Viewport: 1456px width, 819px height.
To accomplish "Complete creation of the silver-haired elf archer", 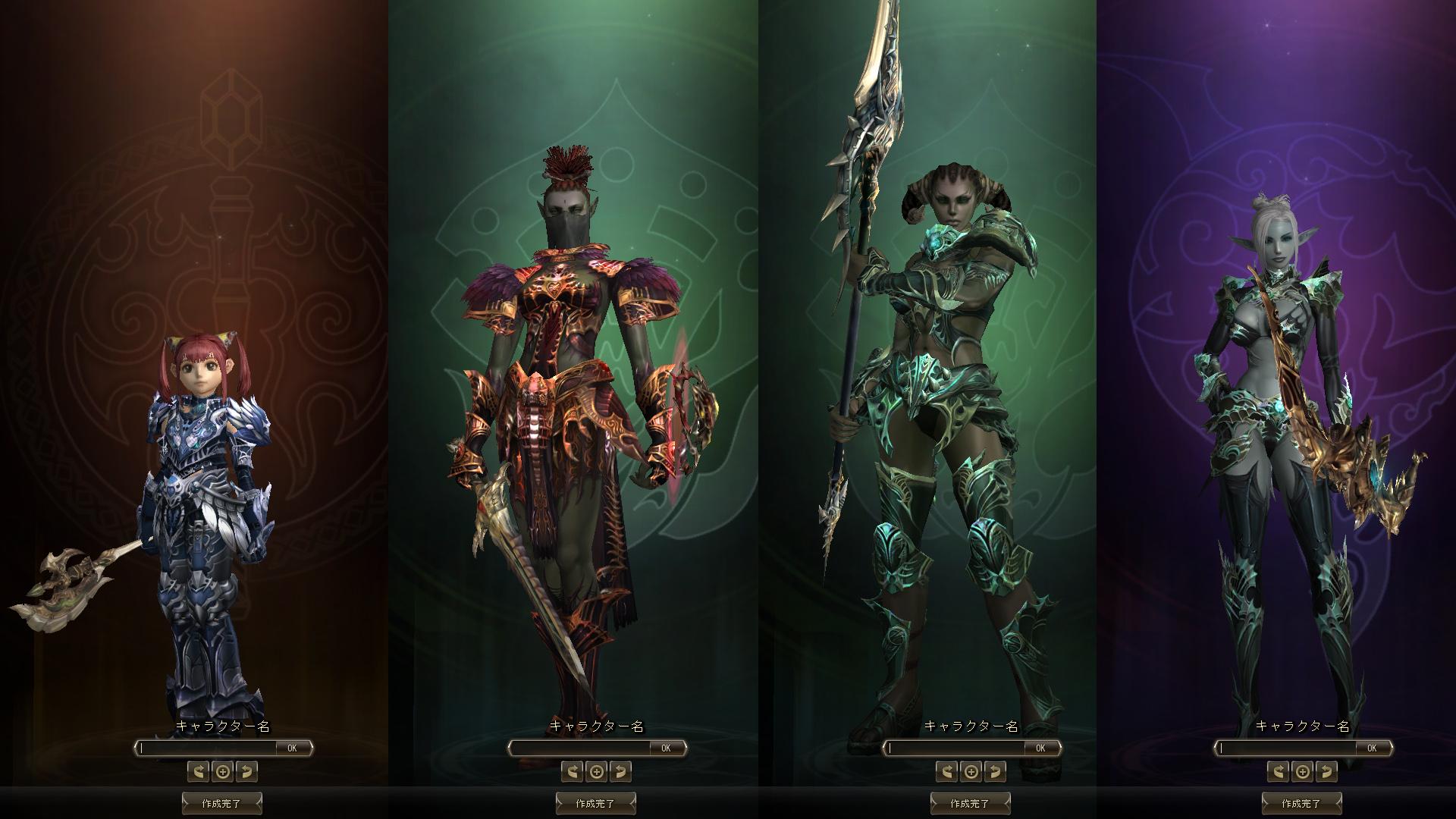I will [1302, 803].
